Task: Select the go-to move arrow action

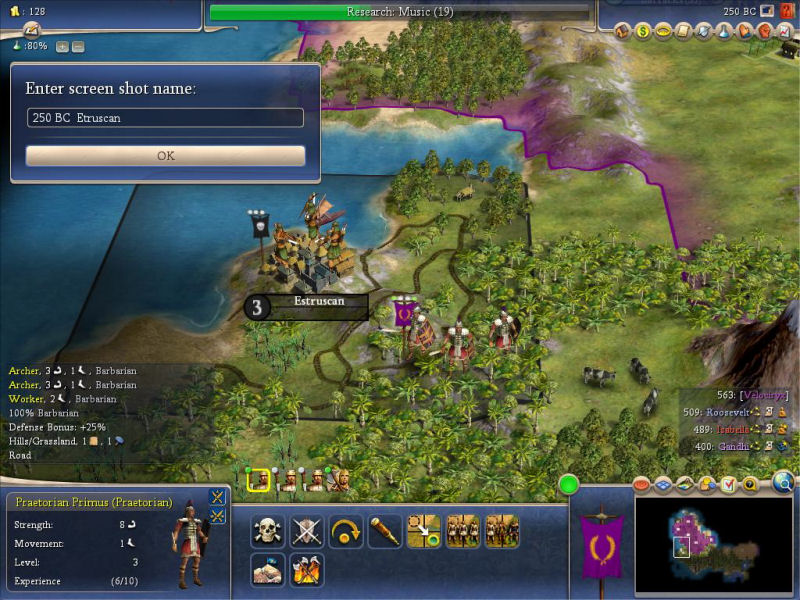Action: pyautogui.click(x=424, y=531)
